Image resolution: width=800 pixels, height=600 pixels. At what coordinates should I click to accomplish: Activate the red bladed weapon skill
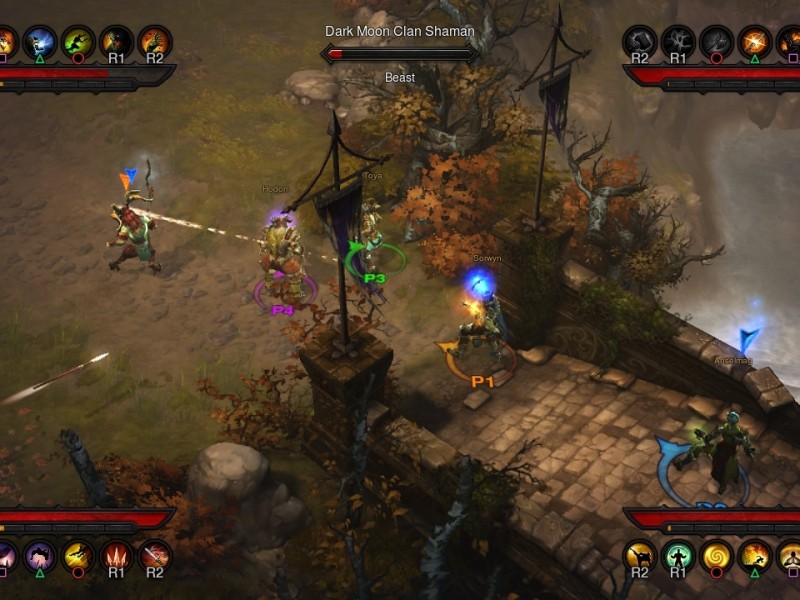click(154, 556)
